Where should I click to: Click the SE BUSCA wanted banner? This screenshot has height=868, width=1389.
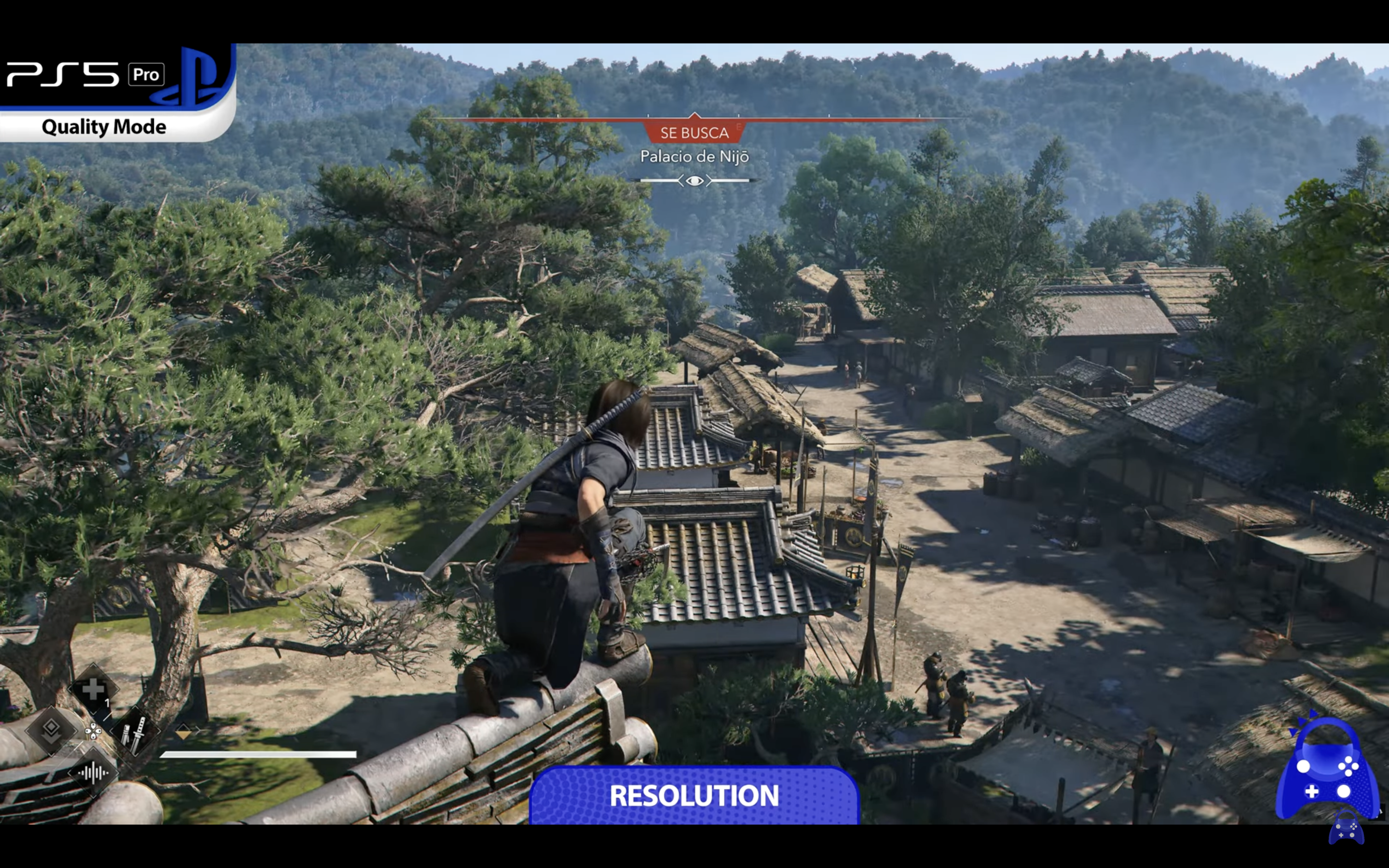pyautogui.click(x=694, y=133)
